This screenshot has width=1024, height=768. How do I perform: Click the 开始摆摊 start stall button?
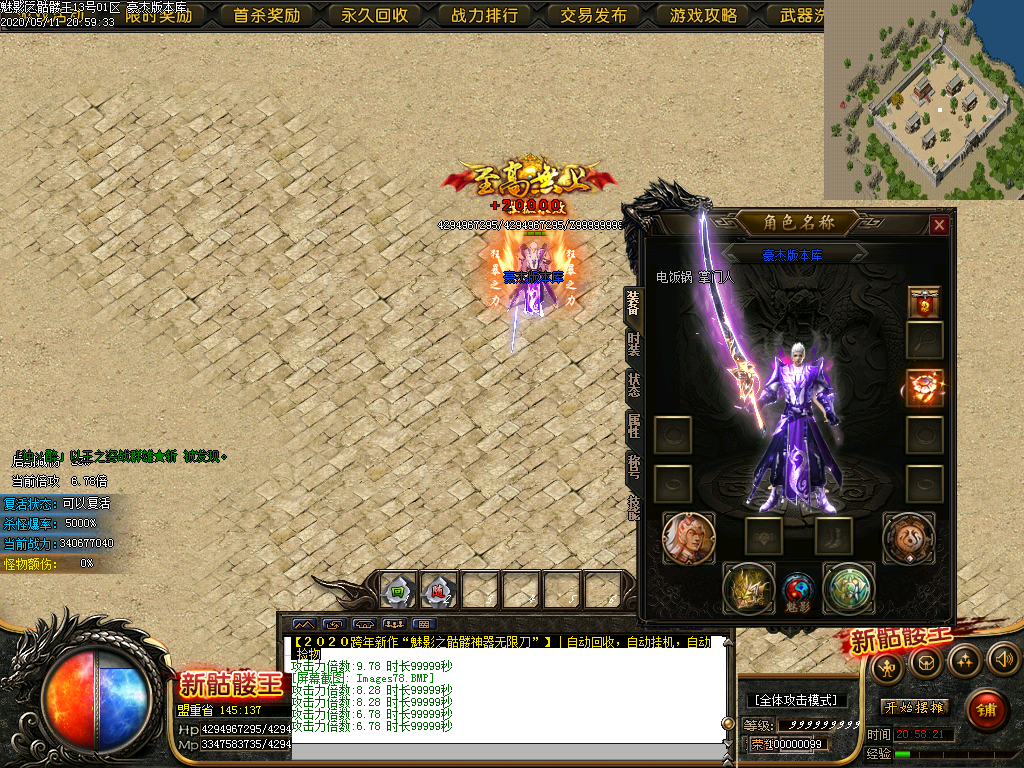point(914,707)
